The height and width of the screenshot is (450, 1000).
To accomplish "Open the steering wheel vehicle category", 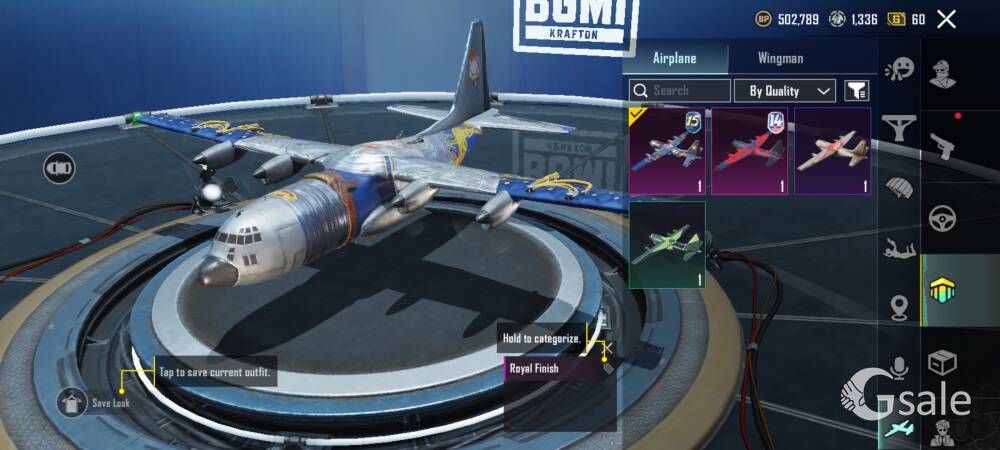I will (940, 218).
